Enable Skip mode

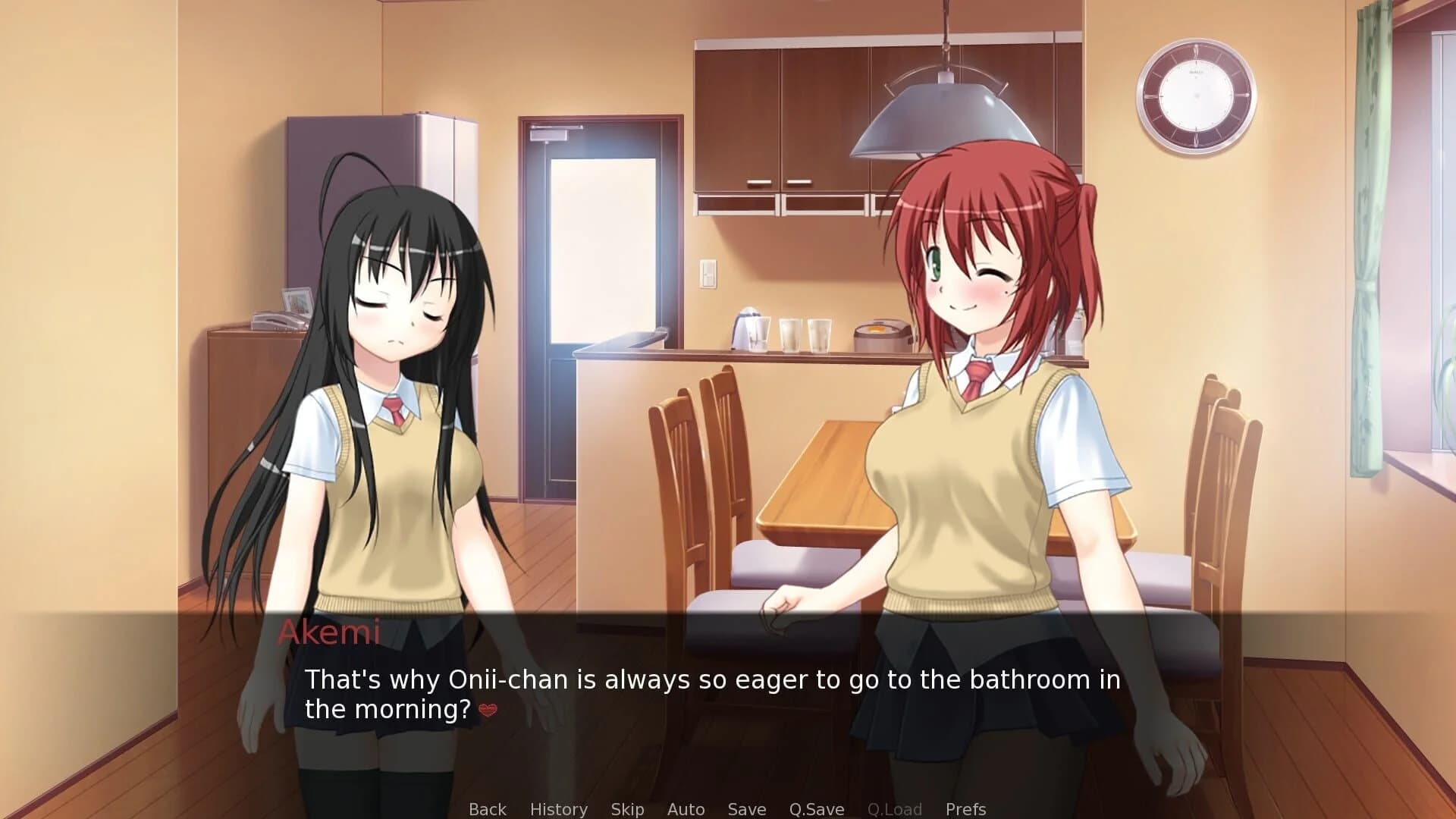click(627, 808)
